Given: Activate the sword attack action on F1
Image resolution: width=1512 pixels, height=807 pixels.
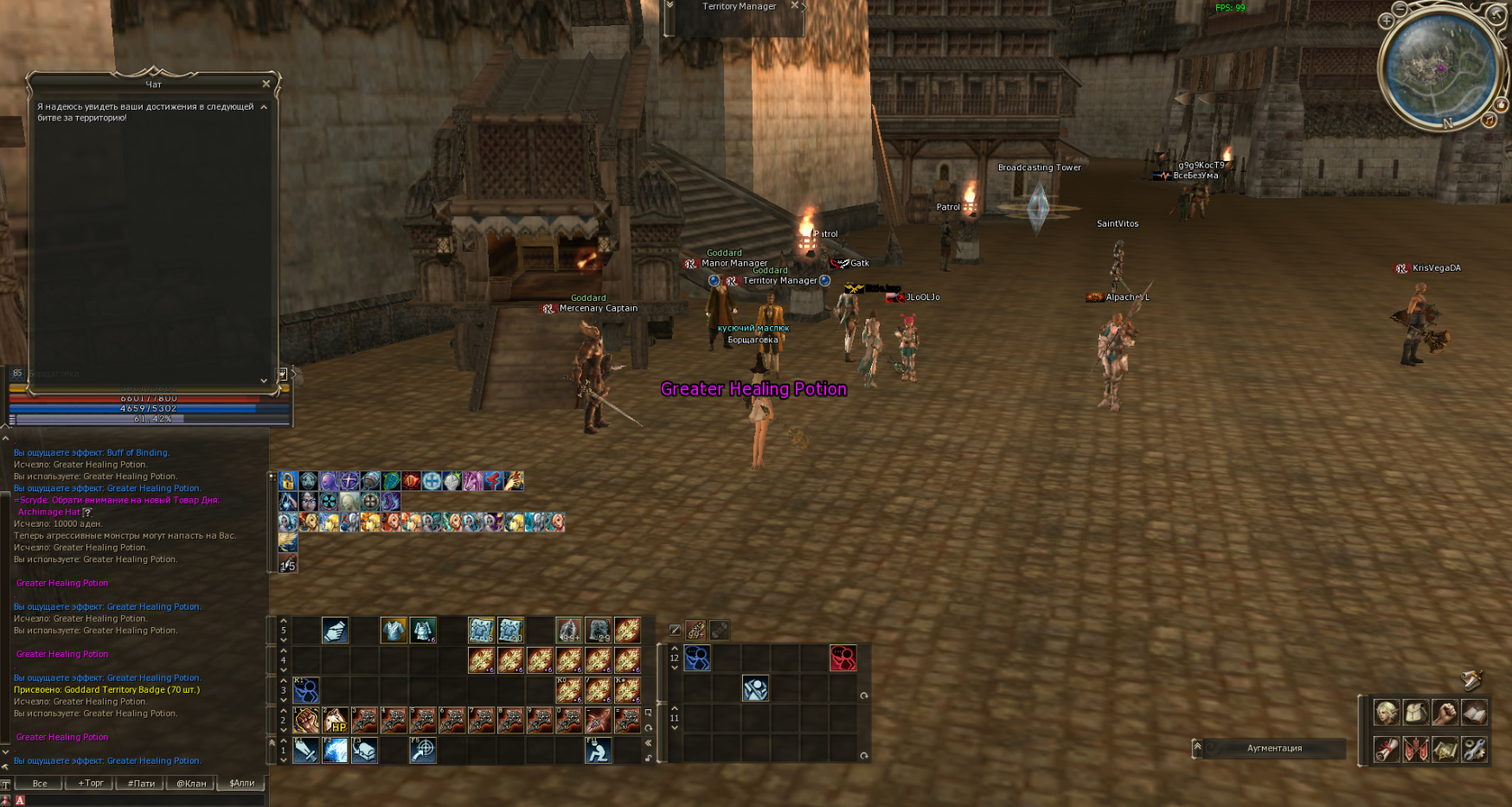Looking at the screenshot, I should coord(305,750).
